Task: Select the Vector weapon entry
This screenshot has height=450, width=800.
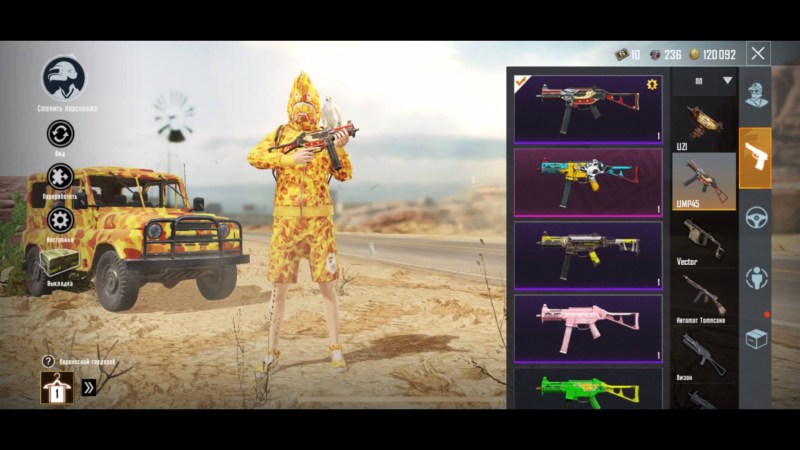Action: (704, 239)
